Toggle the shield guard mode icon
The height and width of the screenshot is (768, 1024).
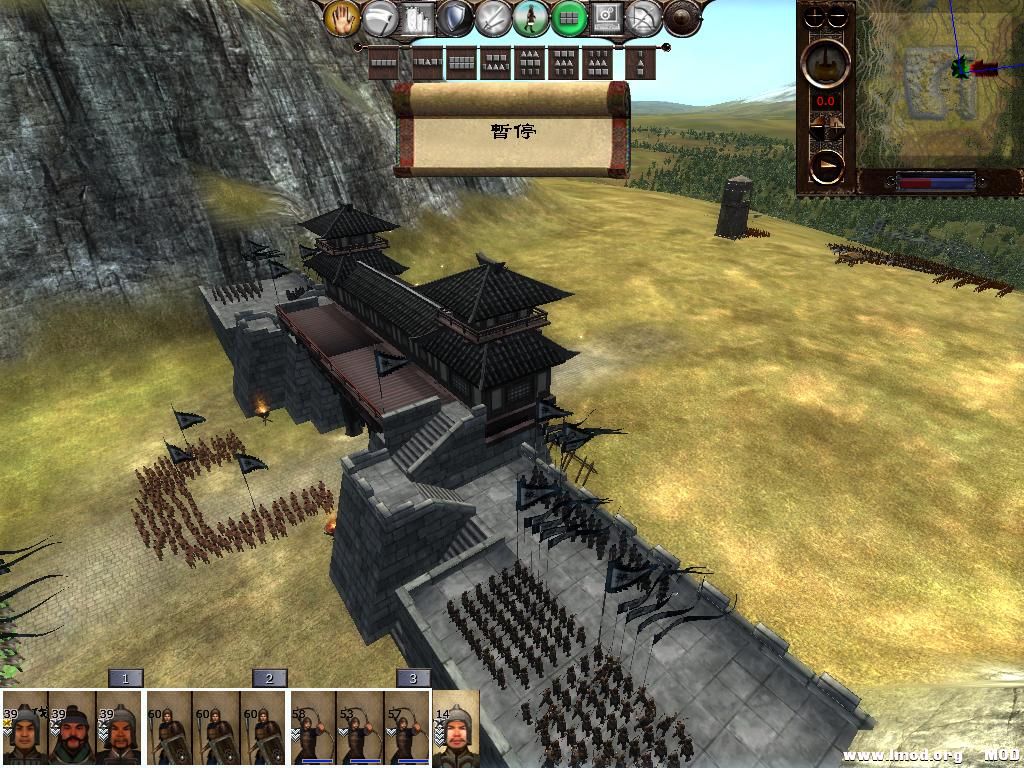(x=455, y=18)
